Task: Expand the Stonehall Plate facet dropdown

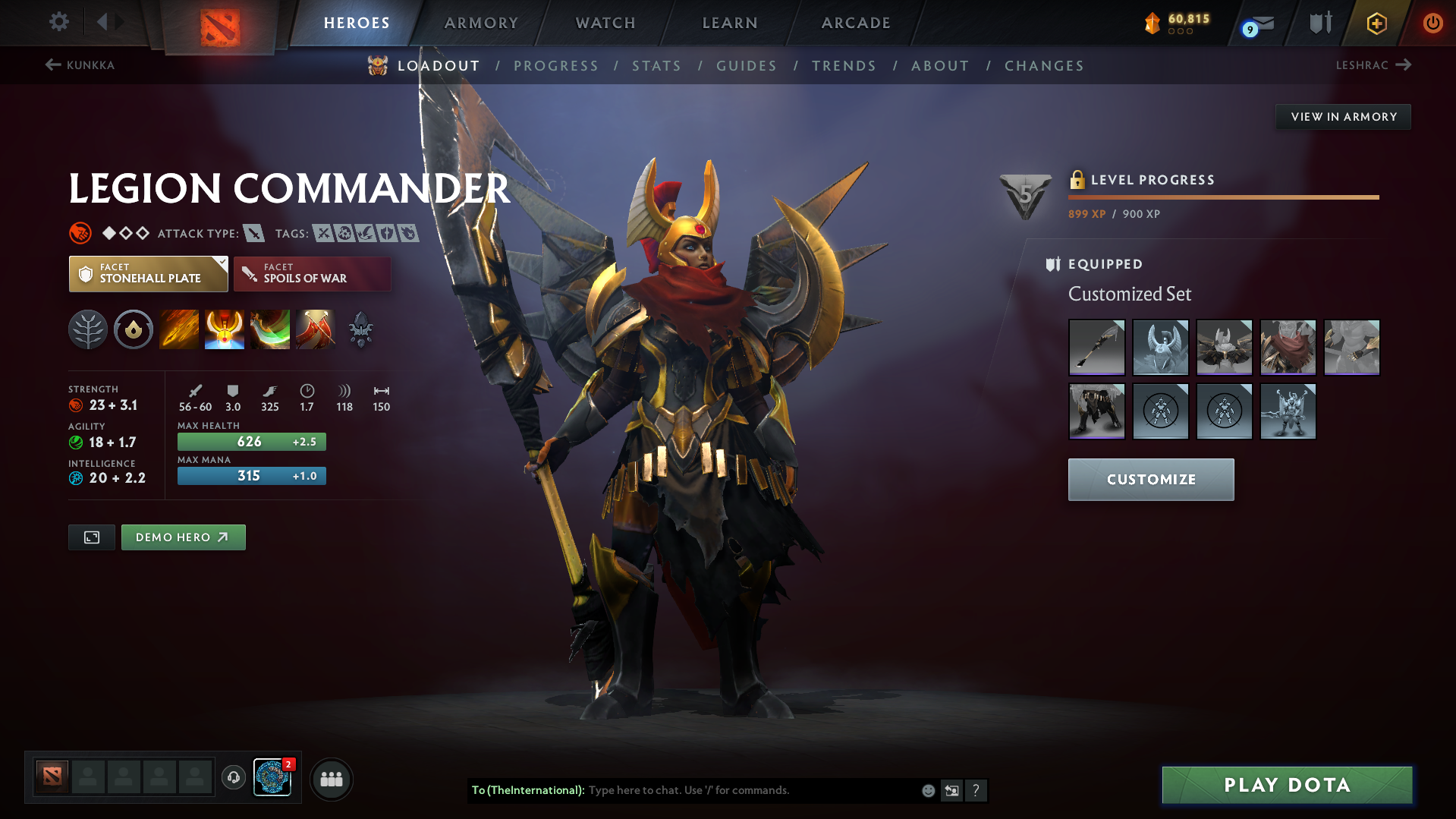Action: tap(221, 263)
